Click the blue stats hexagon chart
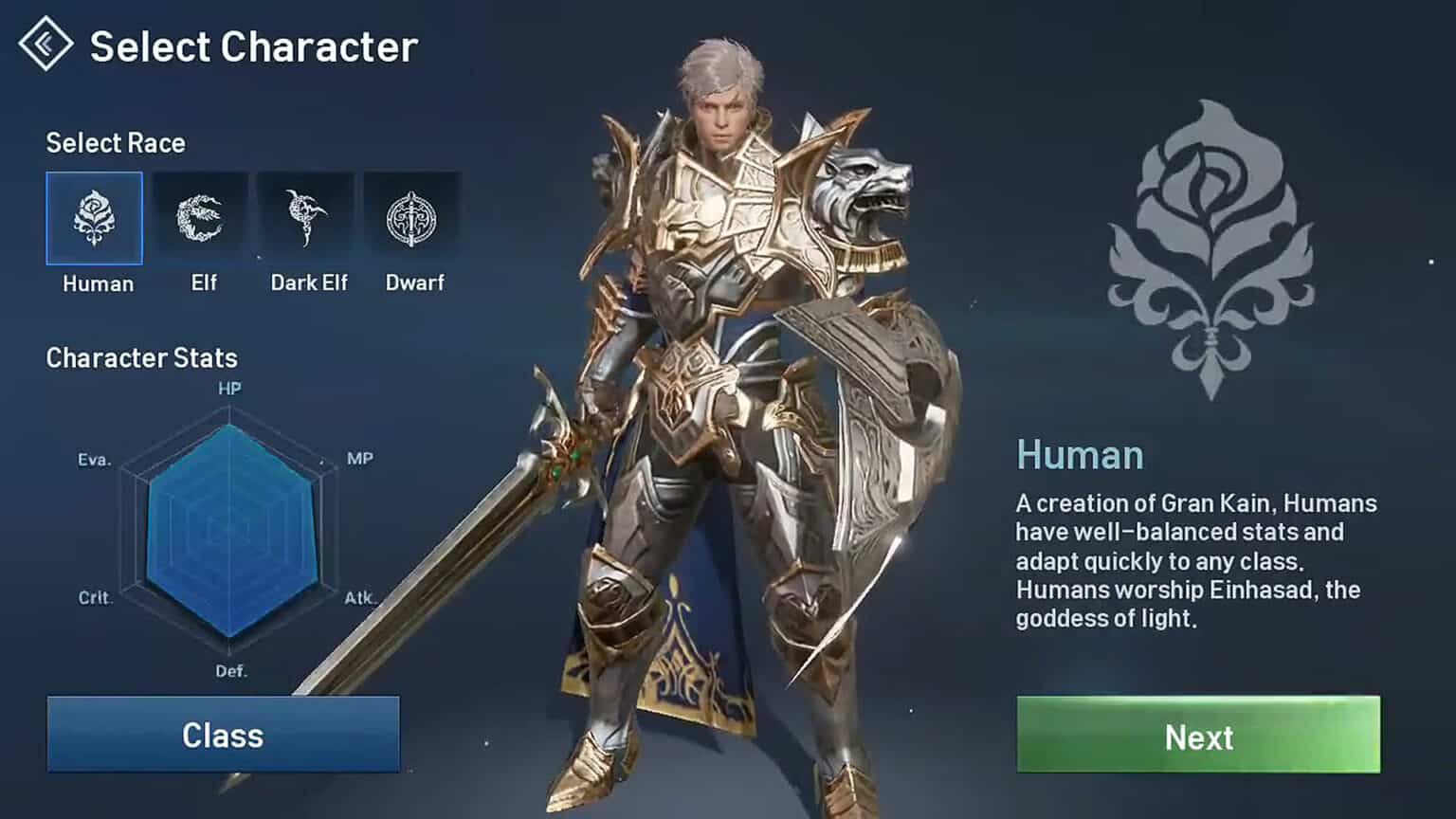The image size is (1456, 819). click(227, 531)
